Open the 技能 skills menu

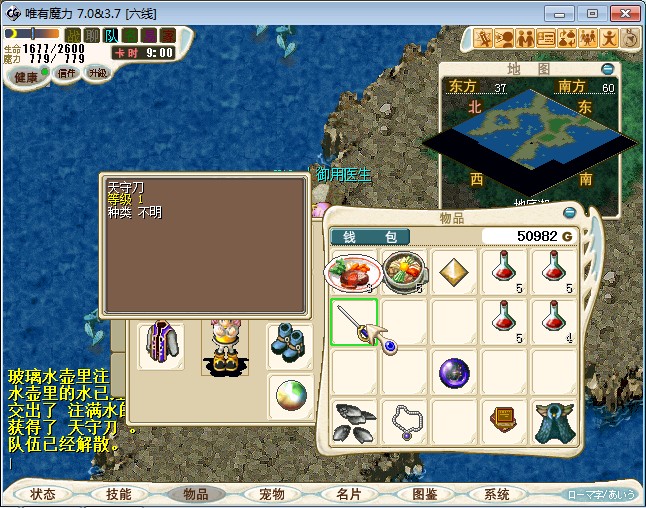click(x=119, y=494)
